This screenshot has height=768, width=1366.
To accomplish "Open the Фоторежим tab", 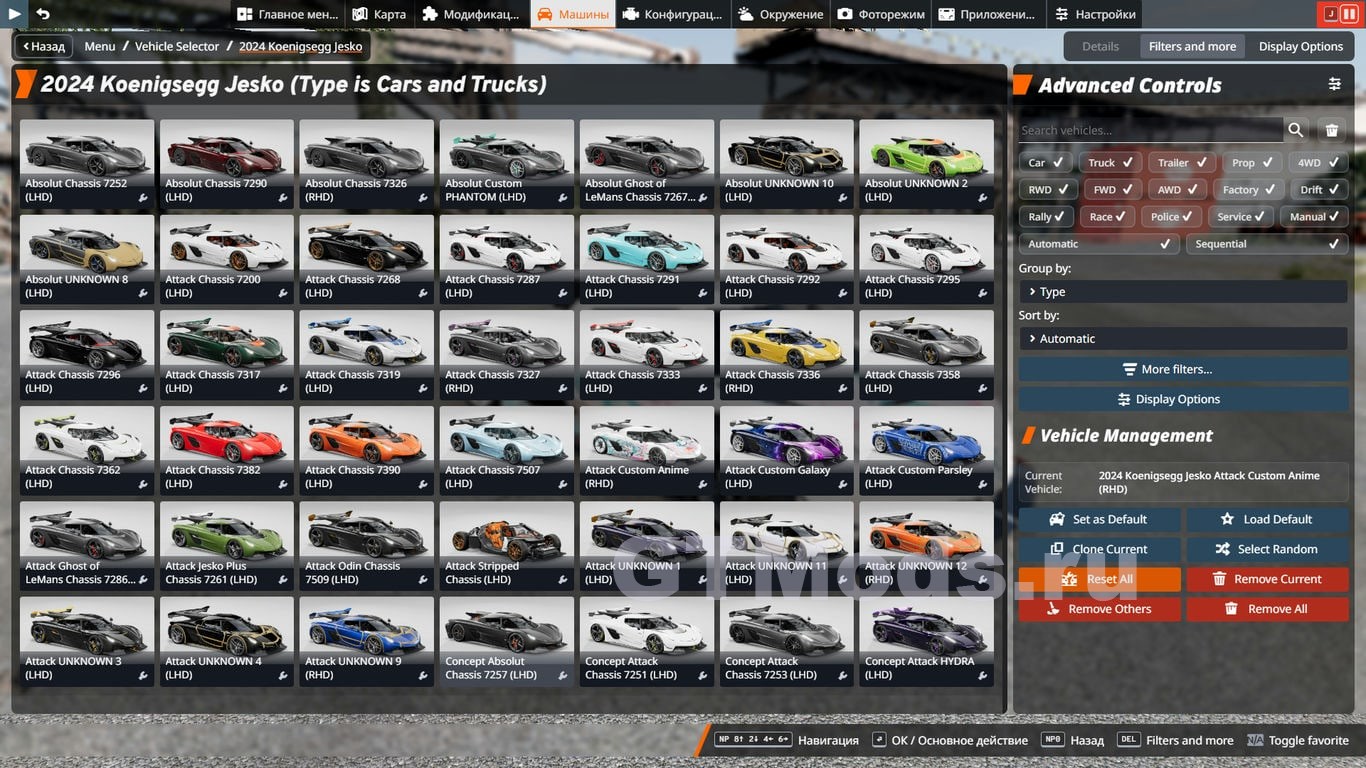I will [x=881, y=14].
